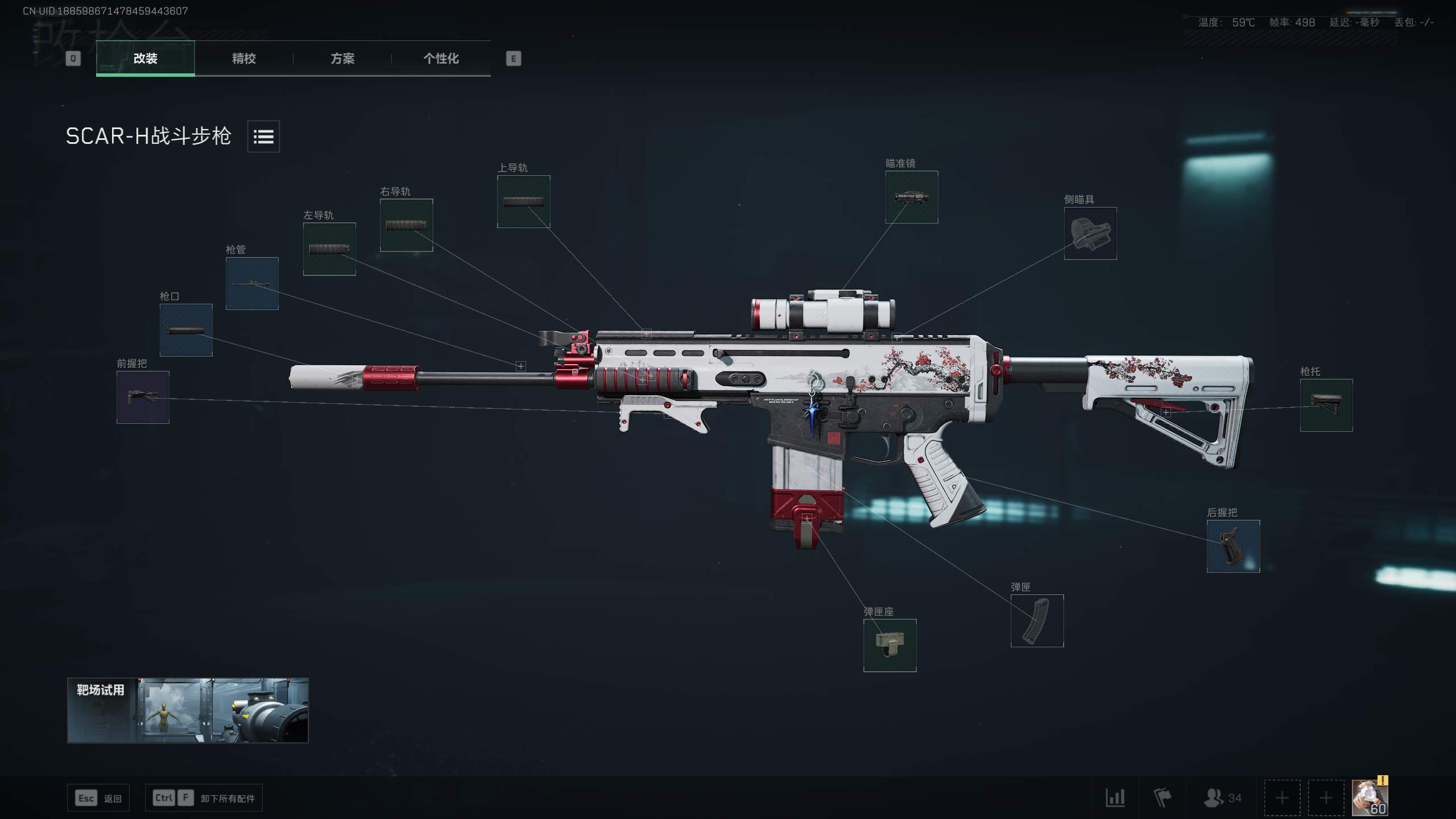This screenshot has height=819, width=1456.
Task: Select the 枪口 muzzle attachment slot
Action: point(186,330)
